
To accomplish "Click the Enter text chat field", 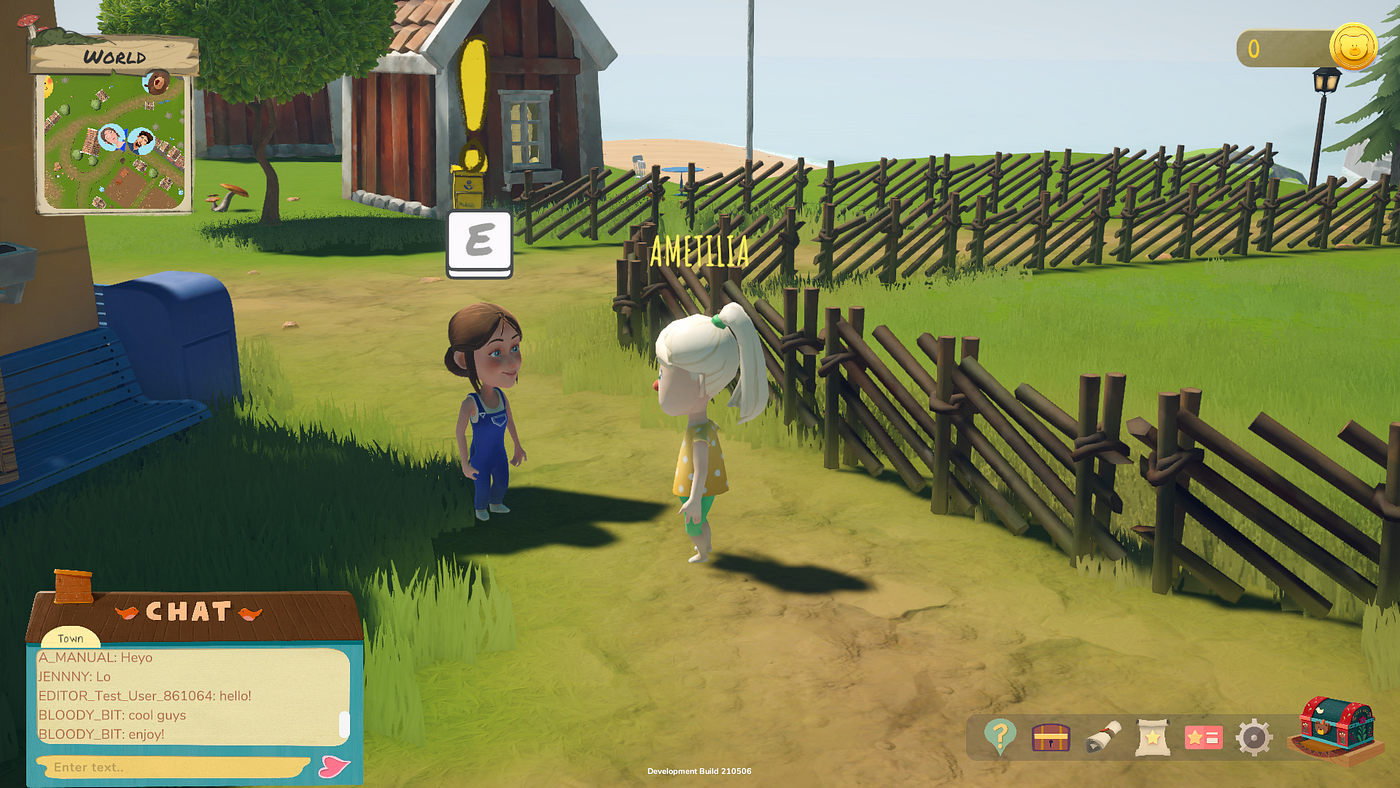I will pyautogui.click(x=170, y=767).
